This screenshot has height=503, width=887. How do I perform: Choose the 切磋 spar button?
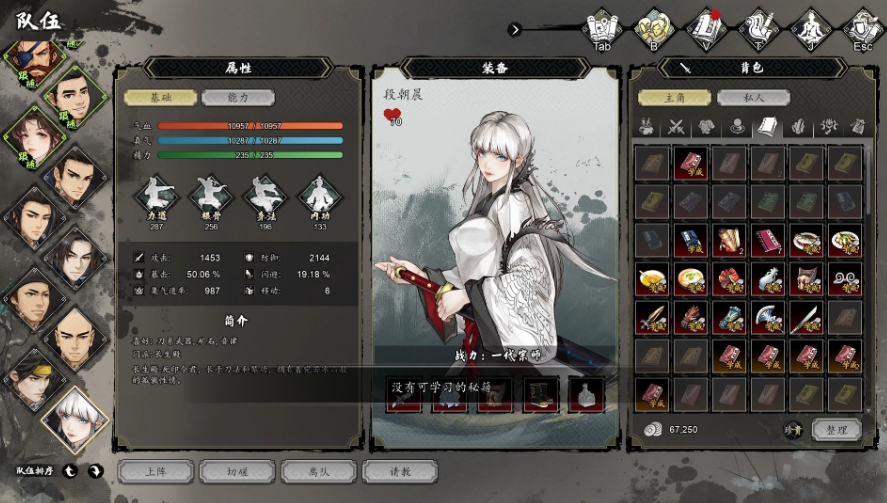tap(236, 472)
